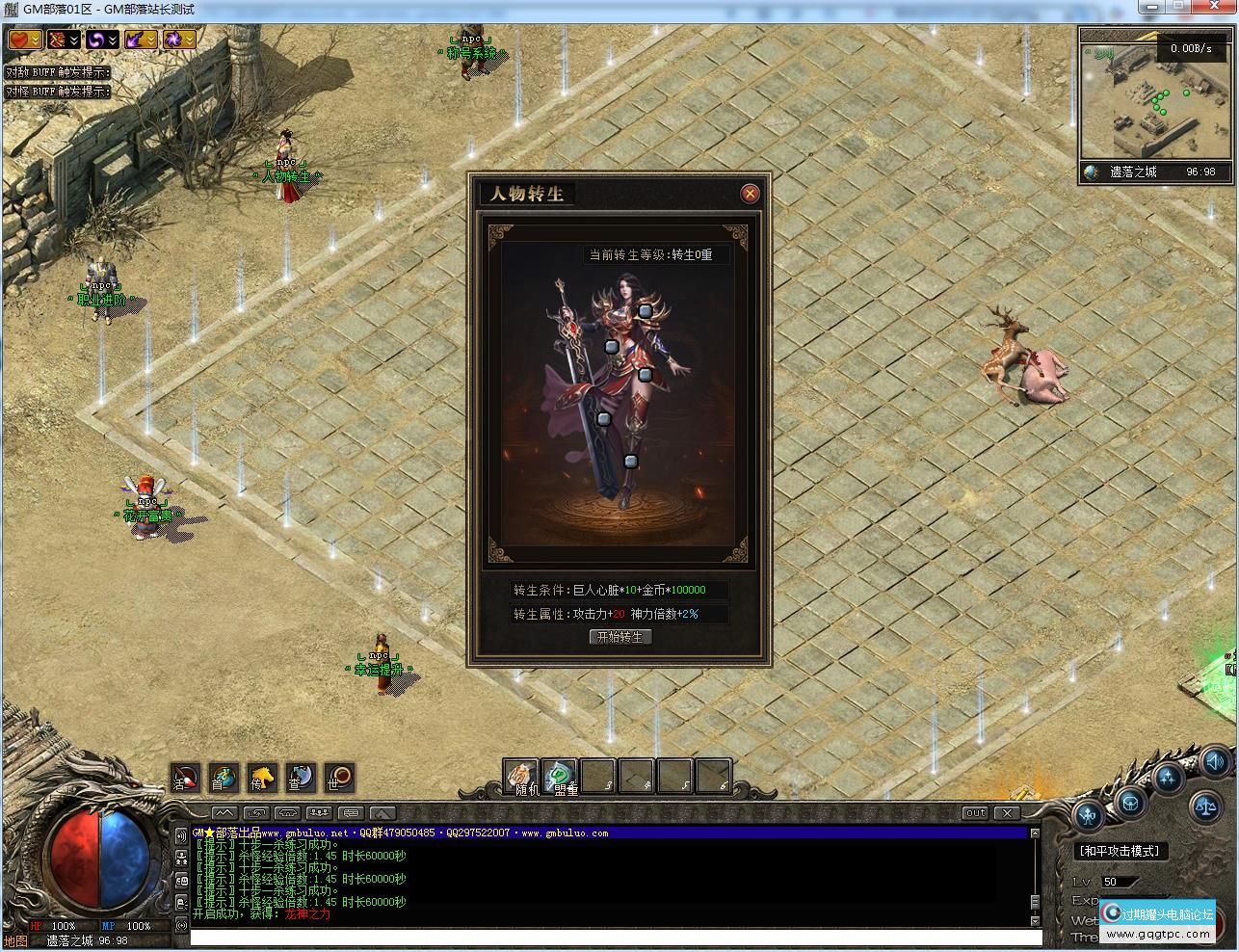Image resolution: width=1239 pixels, height=952 pixels.
Task: Click the 开始转生 start rebirth button
Action: [x=620, y=637]
